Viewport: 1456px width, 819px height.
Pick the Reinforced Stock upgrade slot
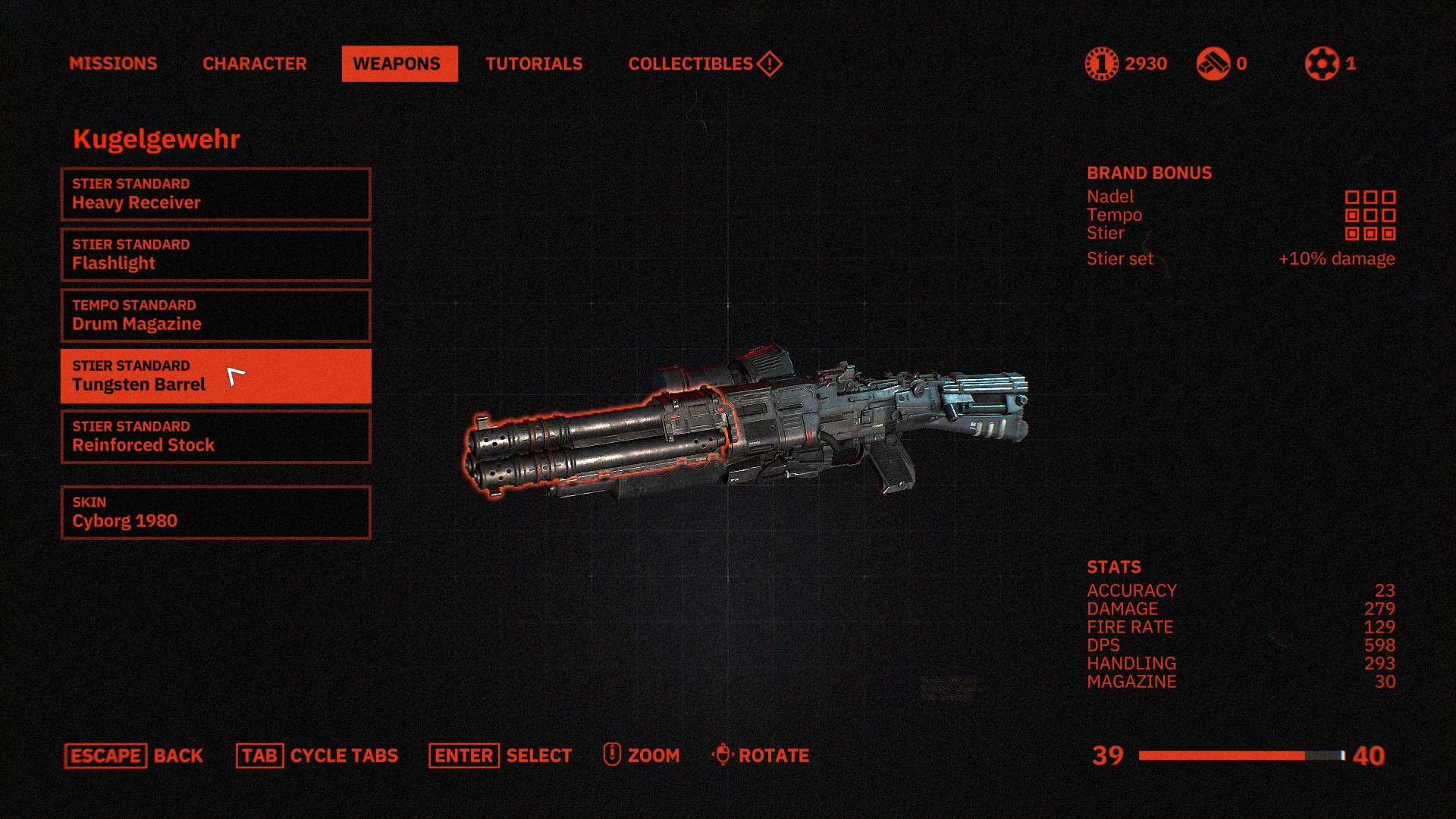[215, 437]
